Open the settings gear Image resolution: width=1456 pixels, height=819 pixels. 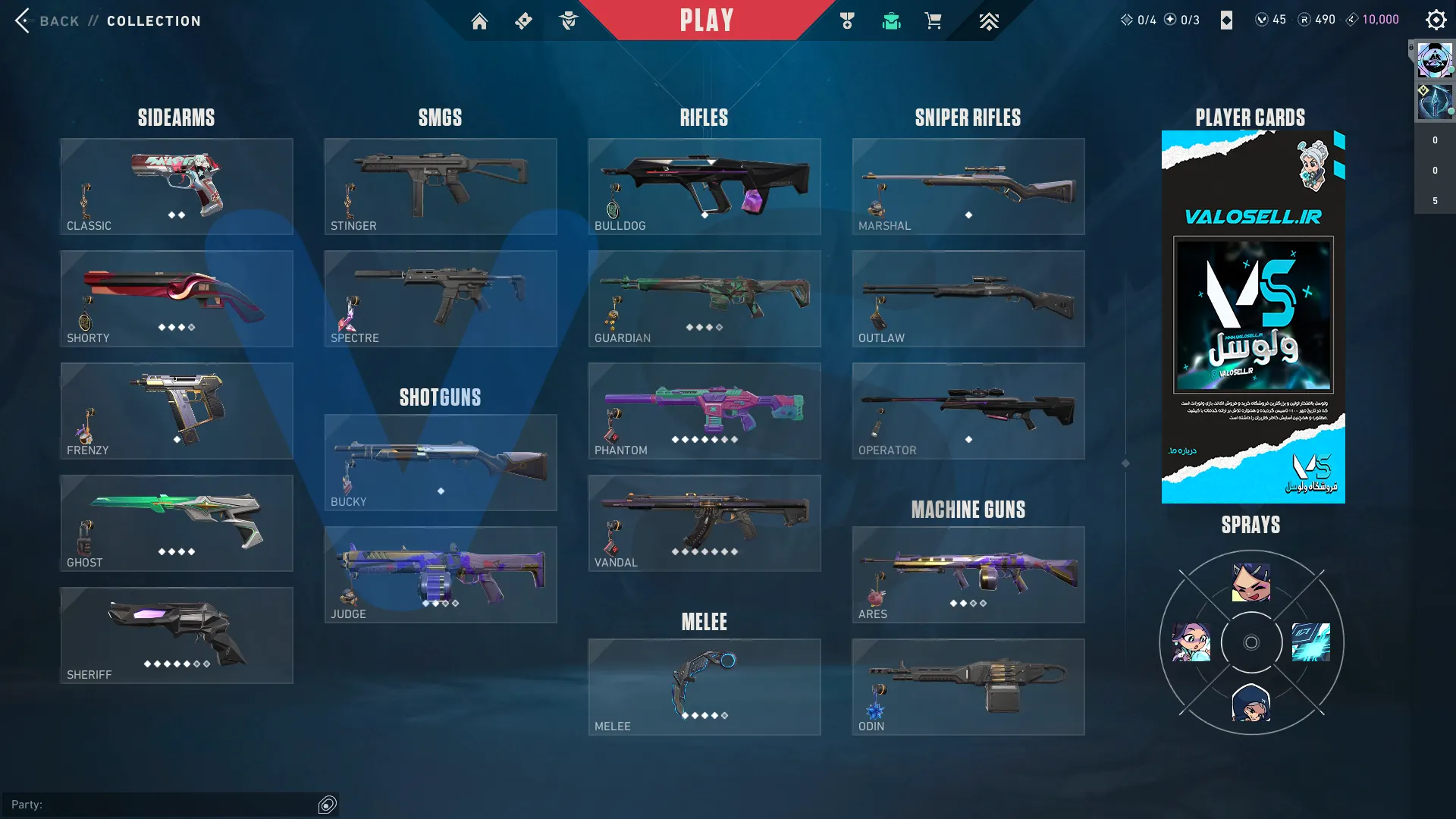[x=1436, y=20]
